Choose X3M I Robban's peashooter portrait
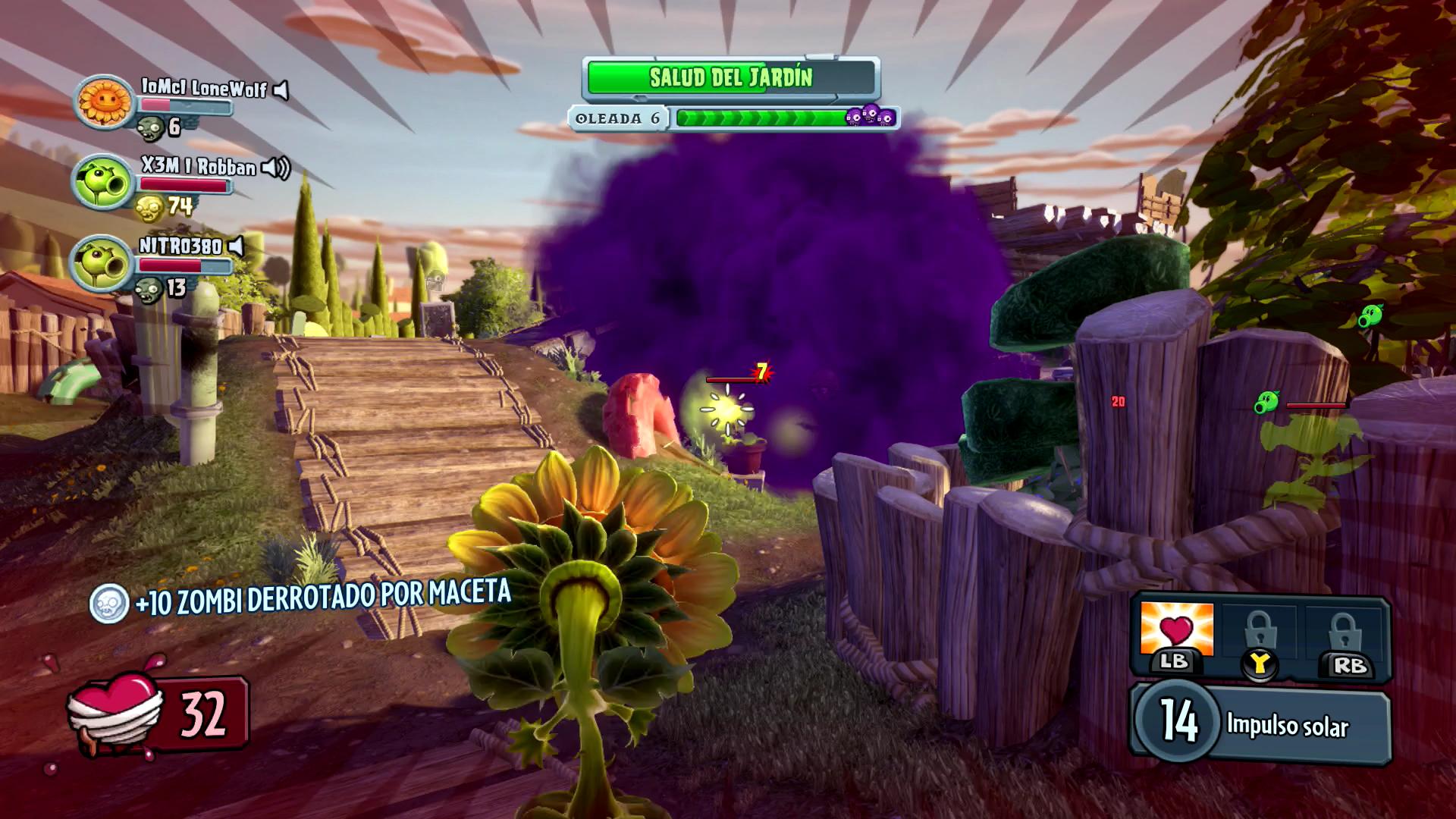 102,182
